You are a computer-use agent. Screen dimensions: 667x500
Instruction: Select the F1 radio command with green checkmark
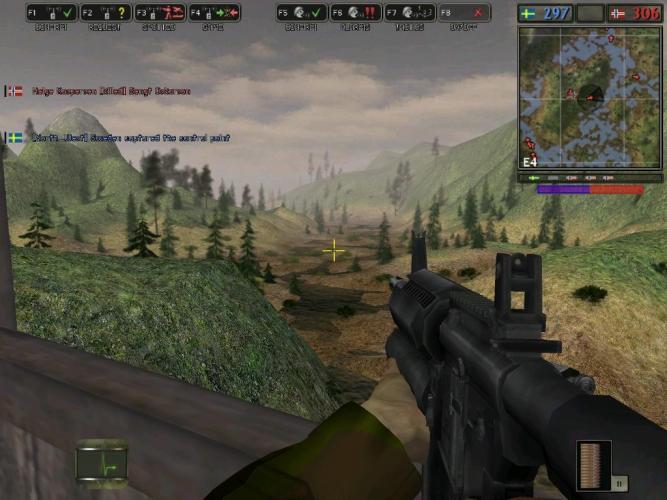51,13
